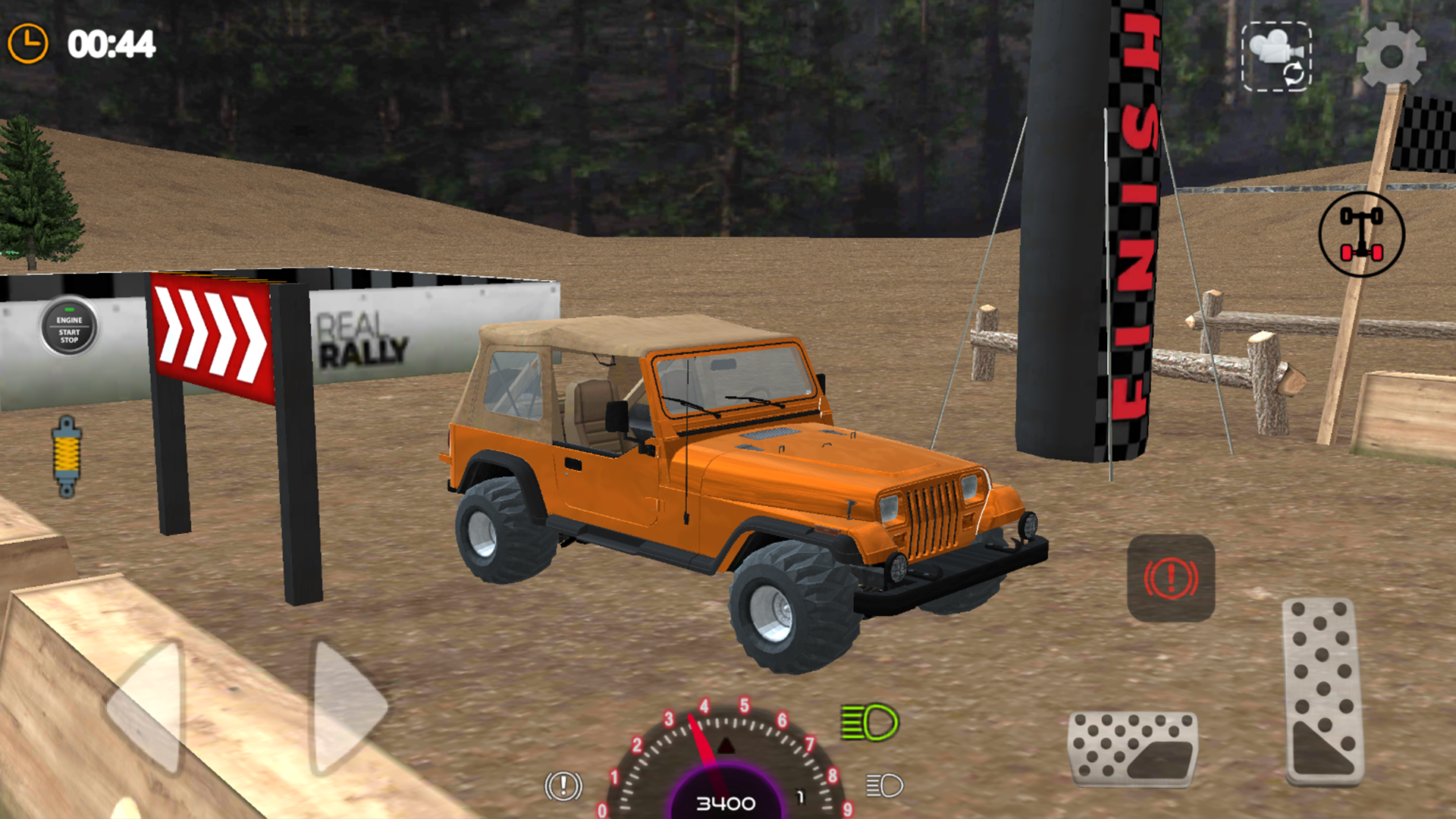Screen dimensions: 1456x819
Task: Steer right using the right arrow control
Action: [x=341, y=705]
